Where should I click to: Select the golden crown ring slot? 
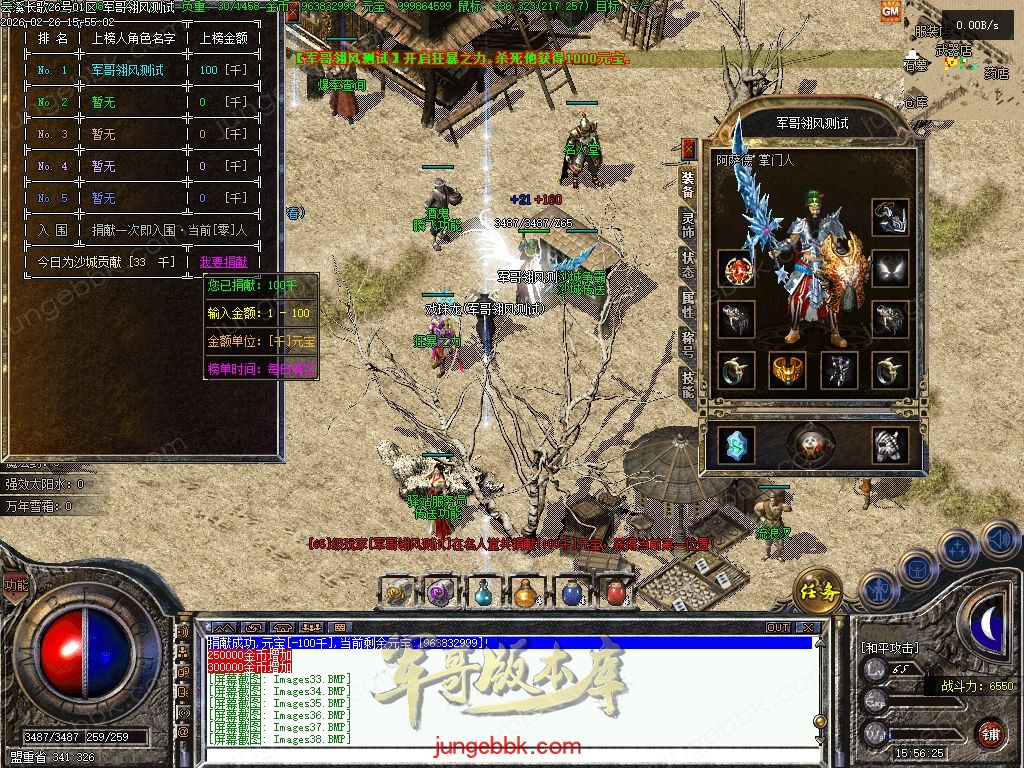(788, 370)
